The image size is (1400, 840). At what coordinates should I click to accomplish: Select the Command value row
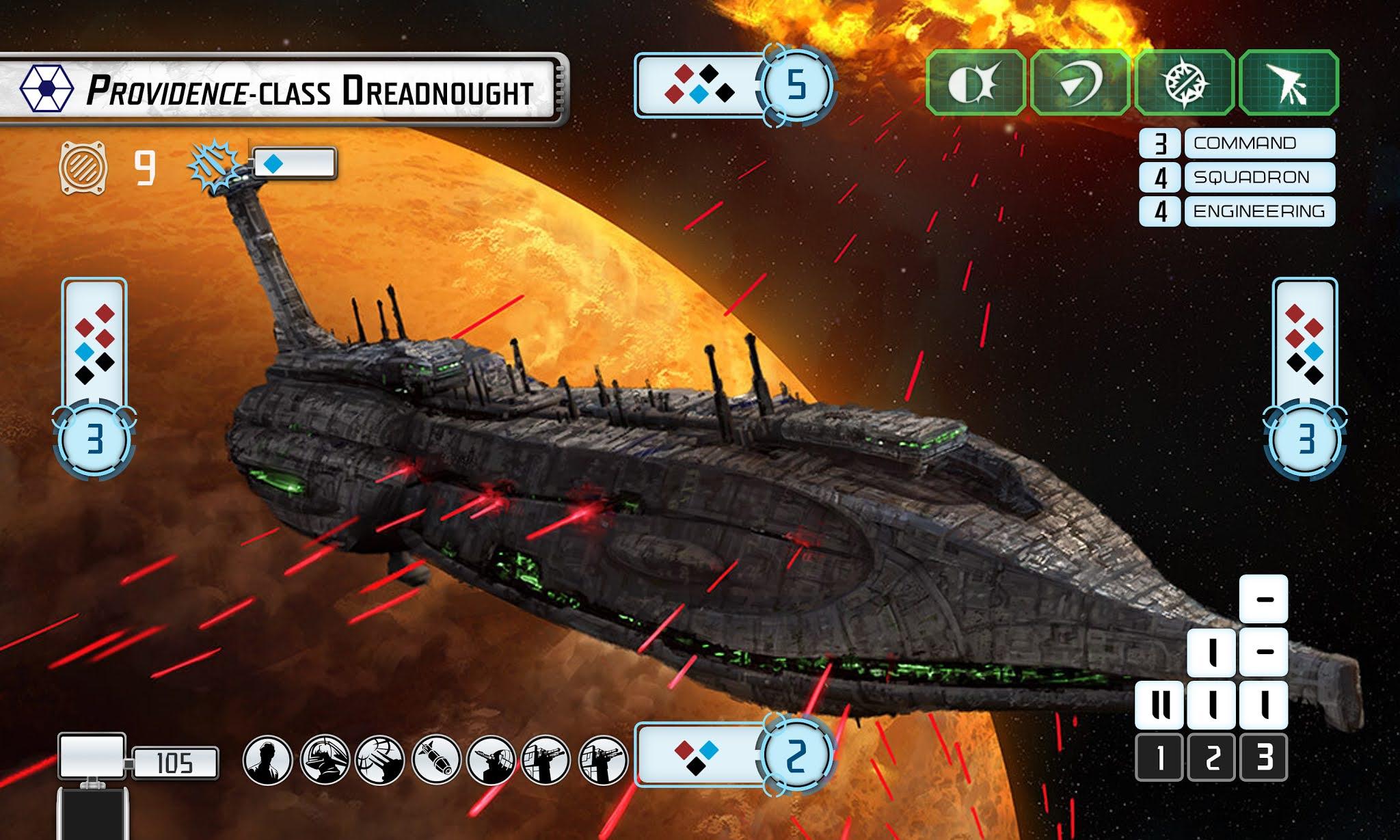[x=1237, y=144]
